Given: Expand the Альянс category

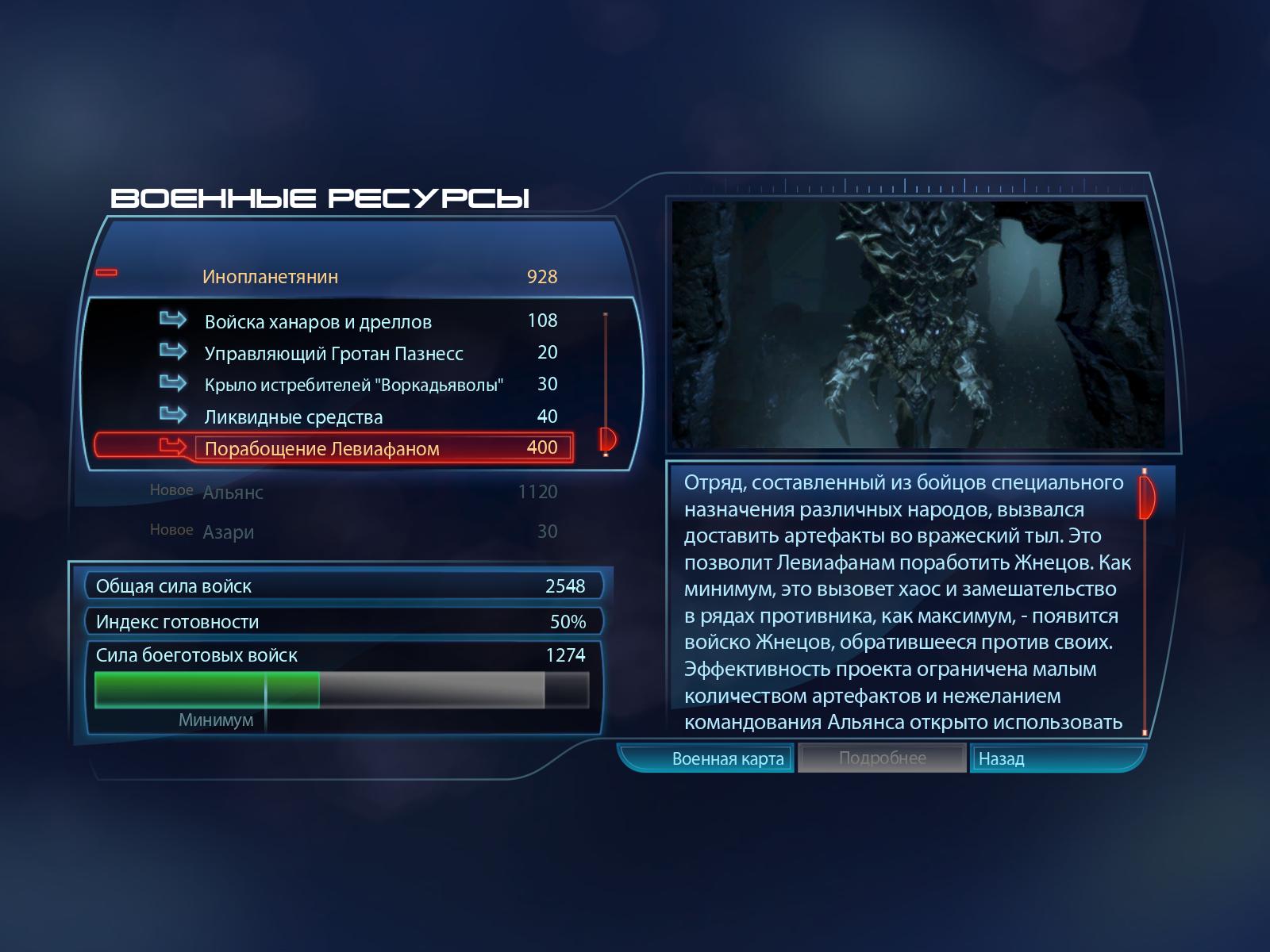Looking at the screenshot, I should tap(233, 493).
